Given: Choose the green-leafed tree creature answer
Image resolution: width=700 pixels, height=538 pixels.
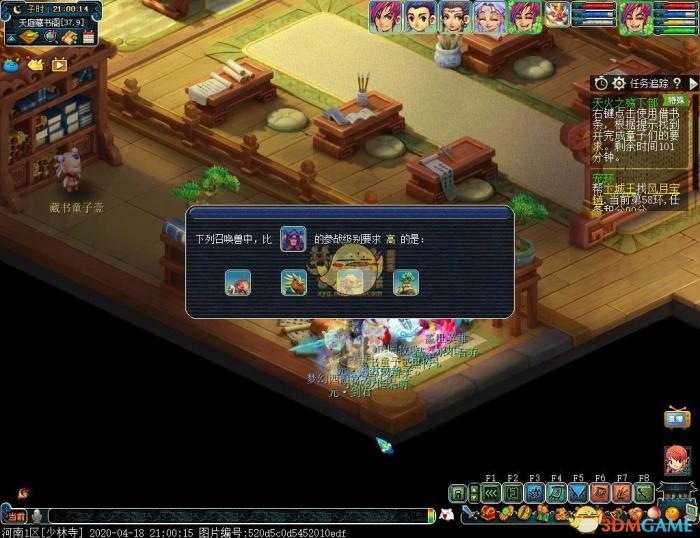Looking at the screenshot, I should (406, 283).
